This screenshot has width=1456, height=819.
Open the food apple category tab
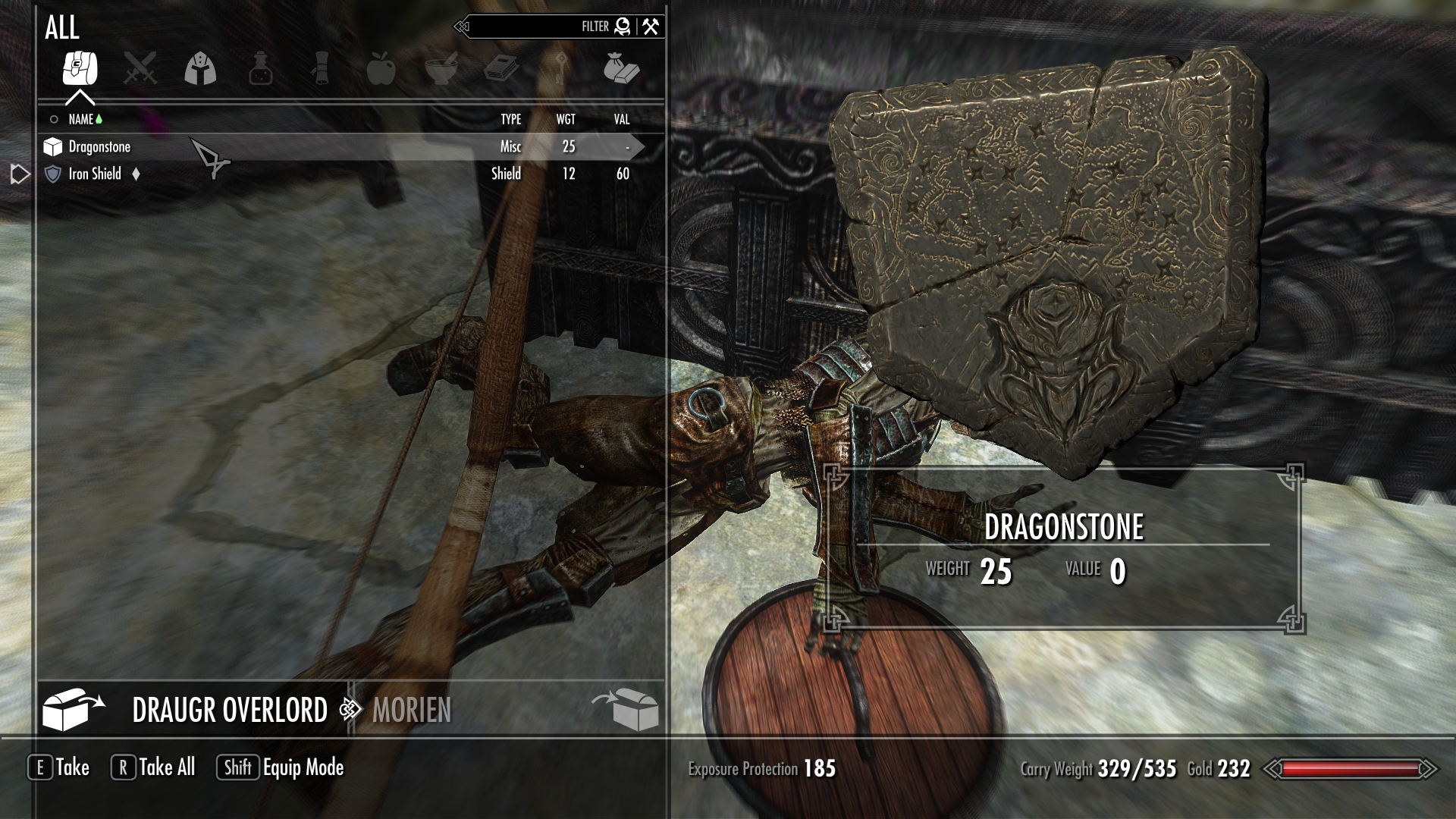click(x=381, y=68)
